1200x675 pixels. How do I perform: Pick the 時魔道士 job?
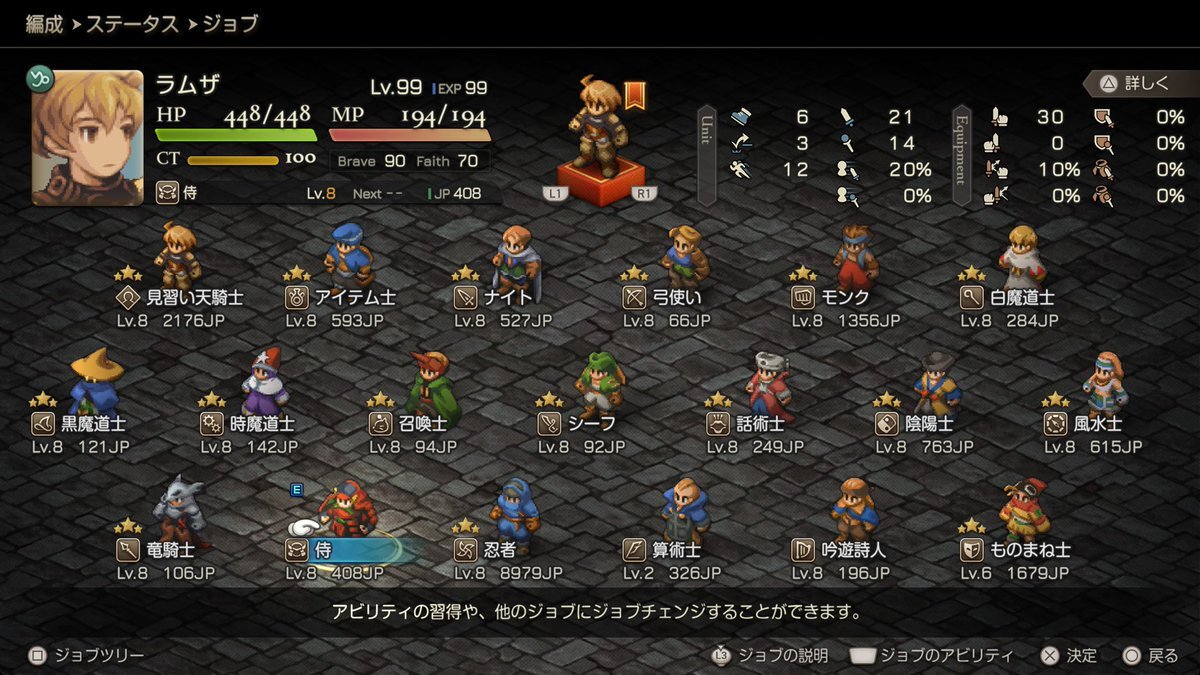tap(250, 423)
